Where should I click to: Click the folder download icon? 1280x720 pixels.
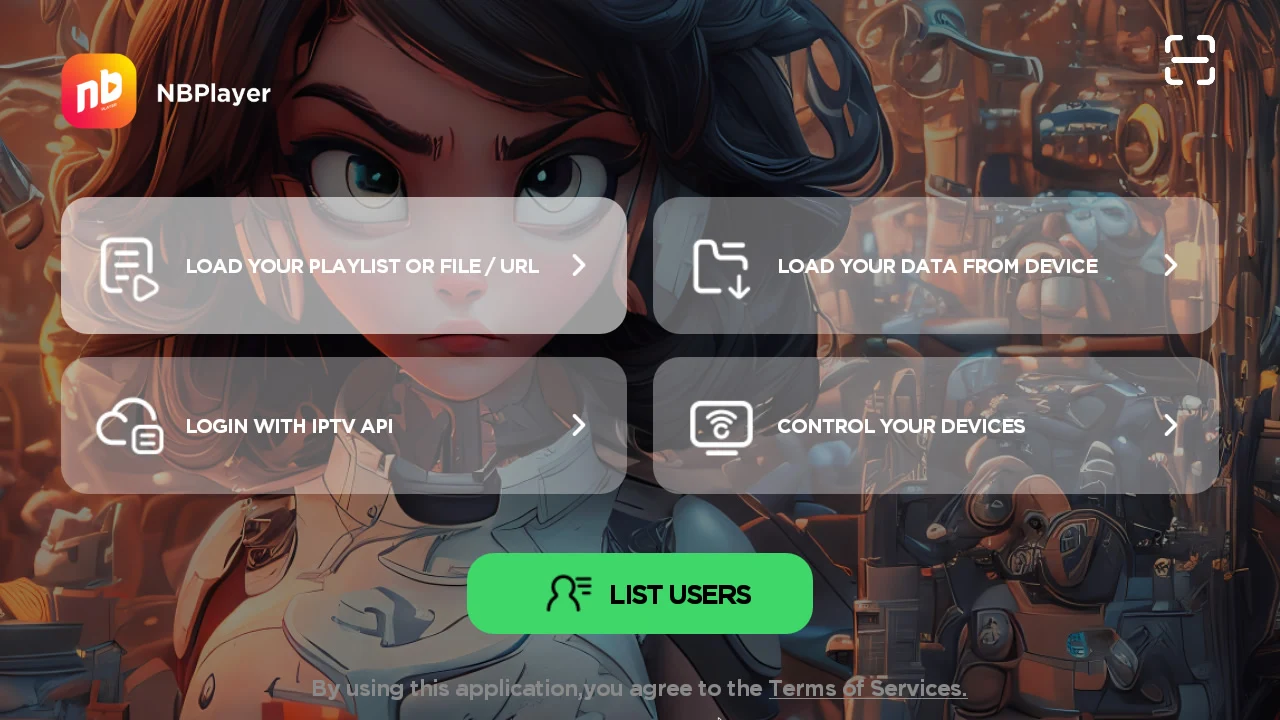click(x=721, y=266)
